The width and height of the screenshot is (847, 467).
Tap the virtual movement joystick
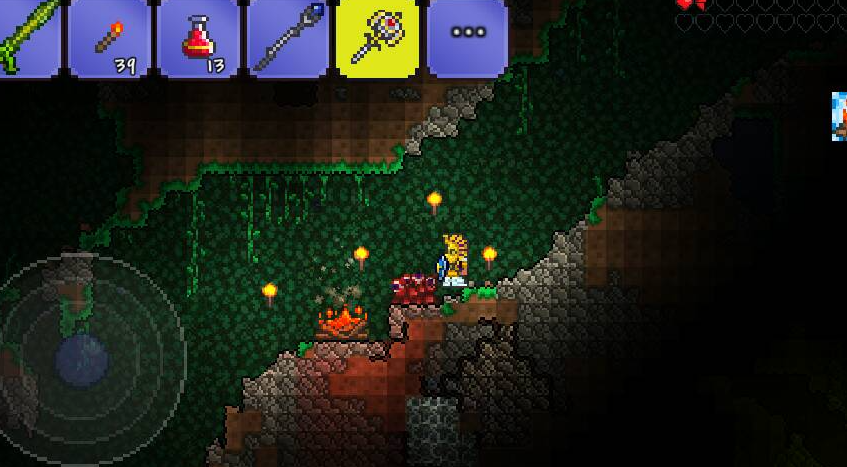(84, 356)
